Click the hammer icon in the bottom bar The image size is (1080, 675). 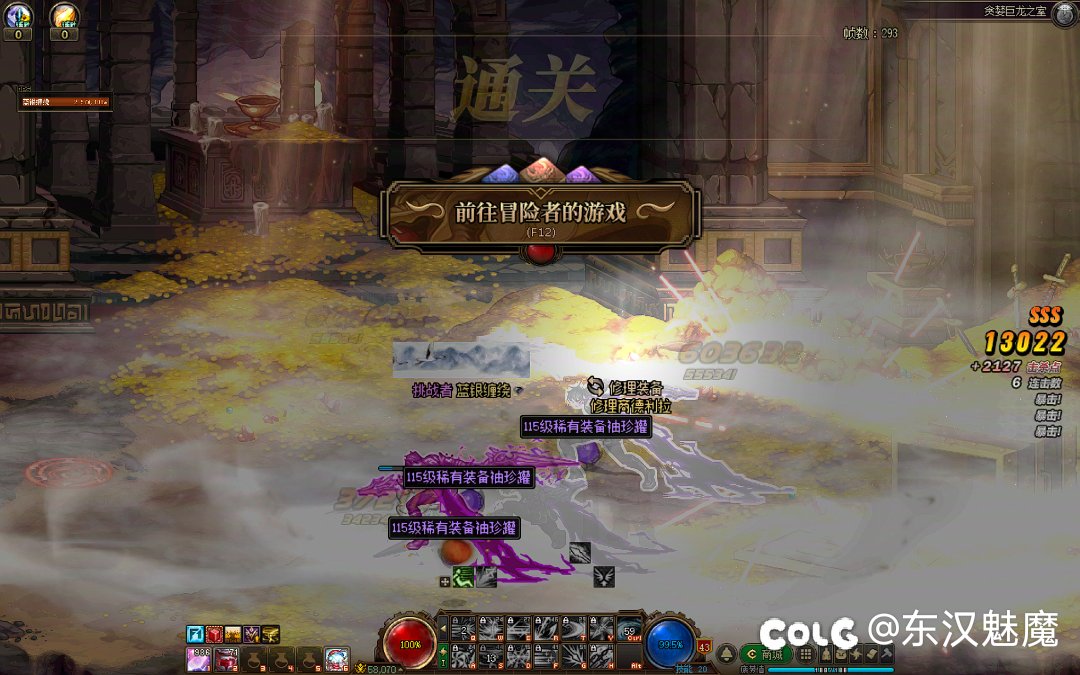click(886, 654)
